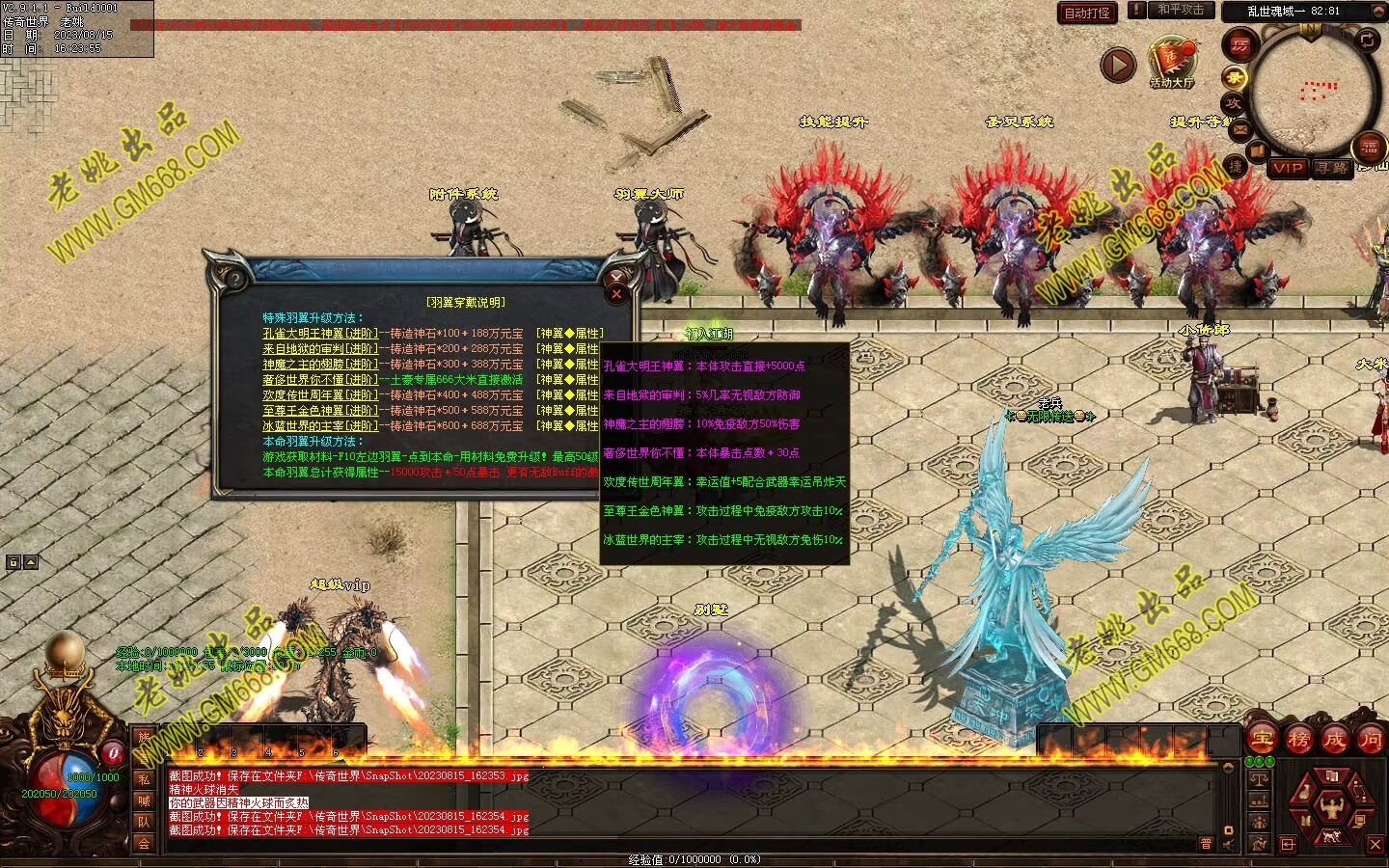Select the 队 team chat channel

144,822
